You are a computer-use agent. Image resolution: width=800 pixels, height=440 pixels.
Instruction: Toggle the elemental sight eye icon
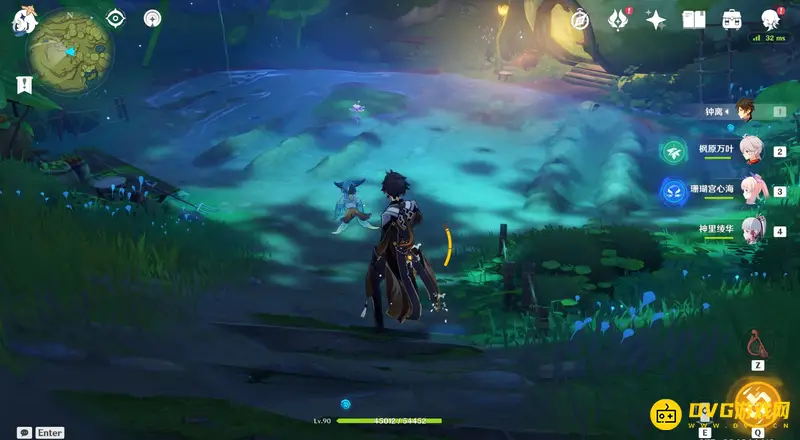(115, 18)
